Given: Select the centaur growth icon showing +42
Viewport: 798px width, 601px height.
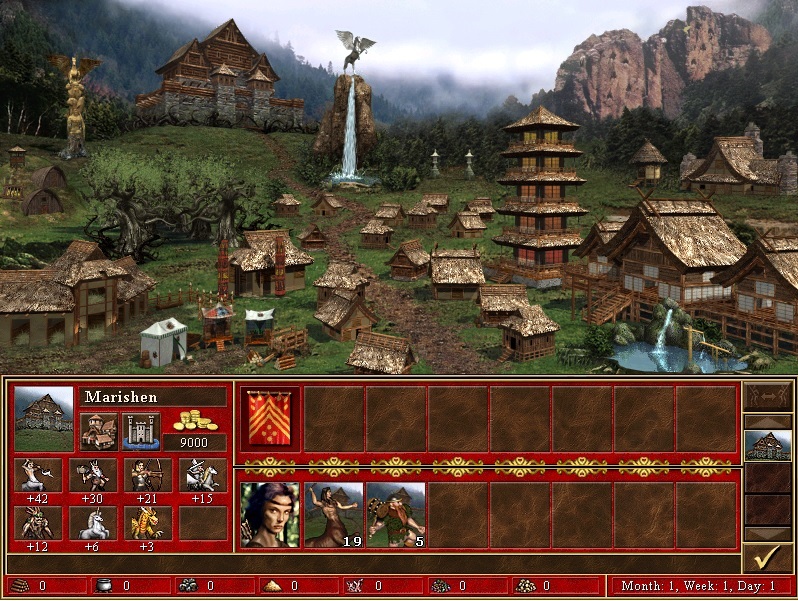Looking at the screenshot, I should click(x=38, y=475).
